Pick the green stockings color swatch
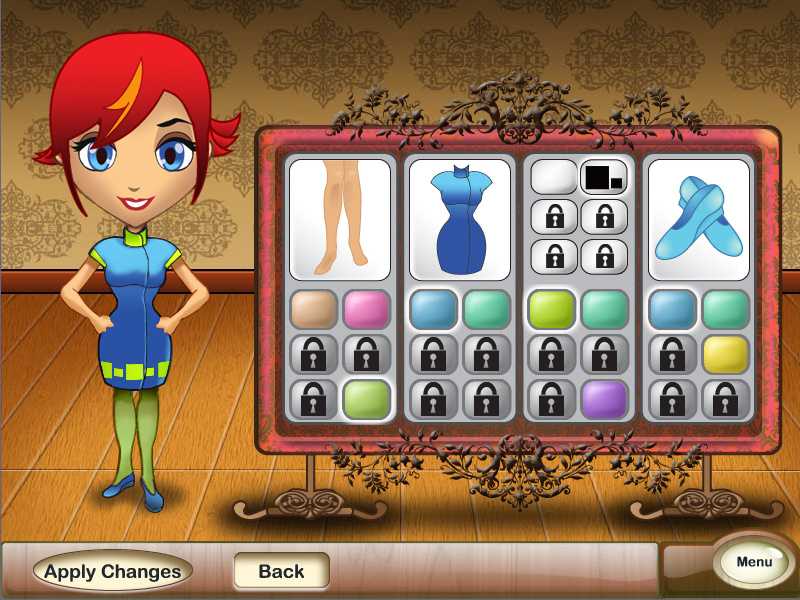Viewport: 800px width, 600px height. coord(366,399)
